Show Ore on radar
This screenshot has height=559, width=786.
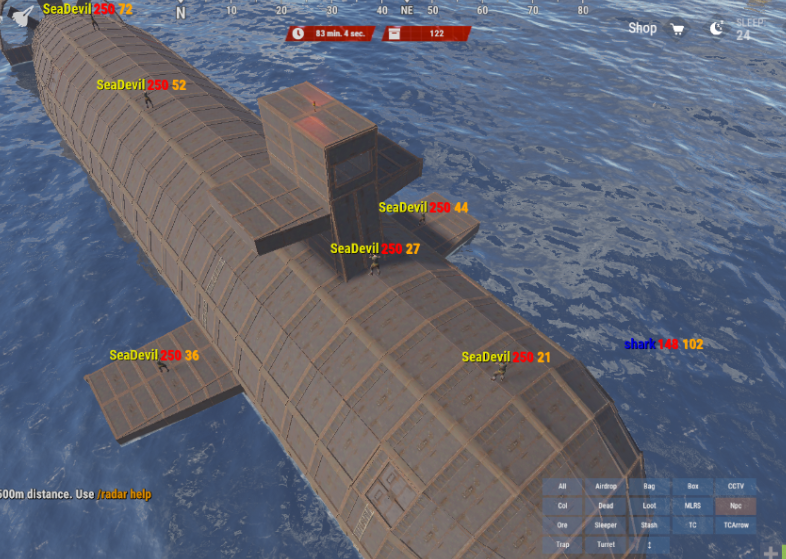coord(562,525)
